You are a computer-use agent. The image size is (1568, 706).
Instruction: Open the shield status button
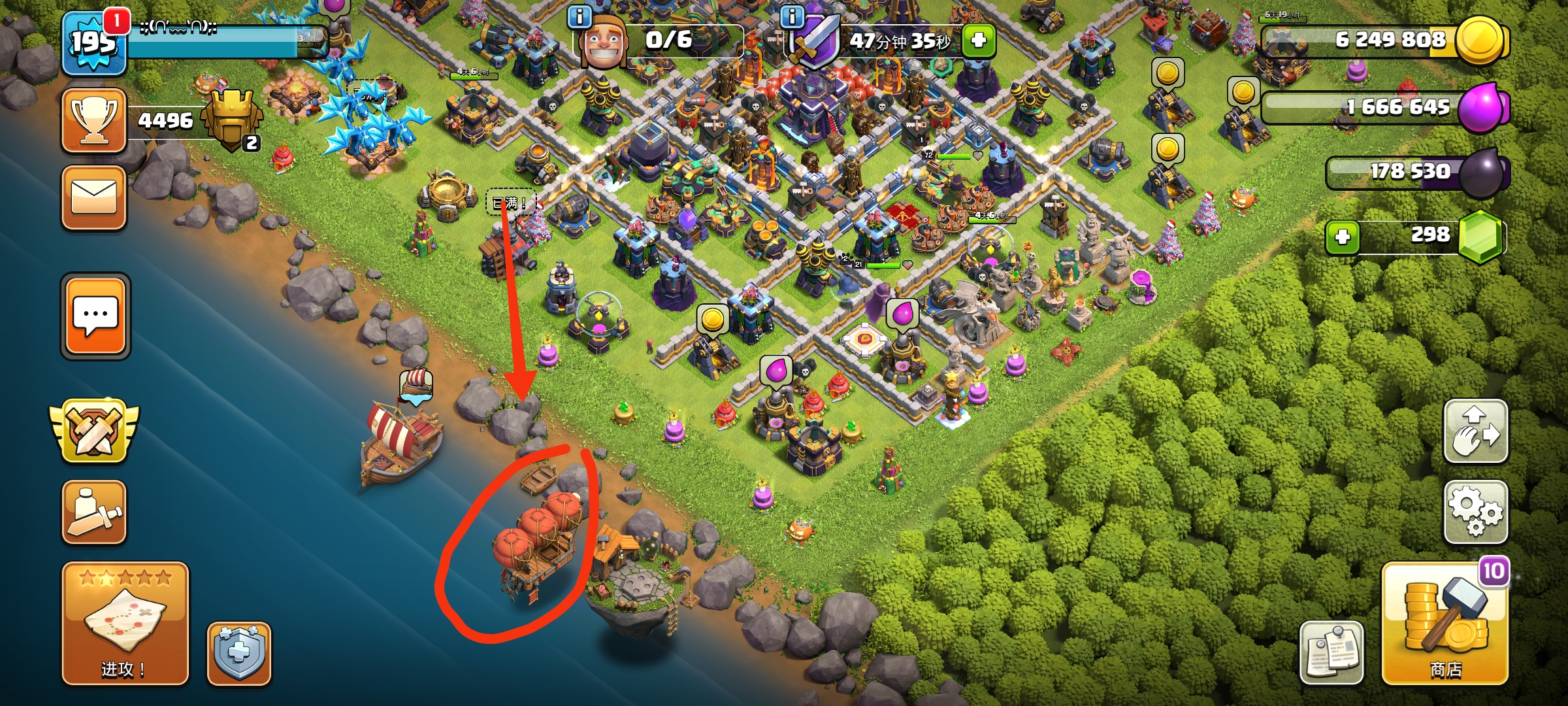click(239, 653)
